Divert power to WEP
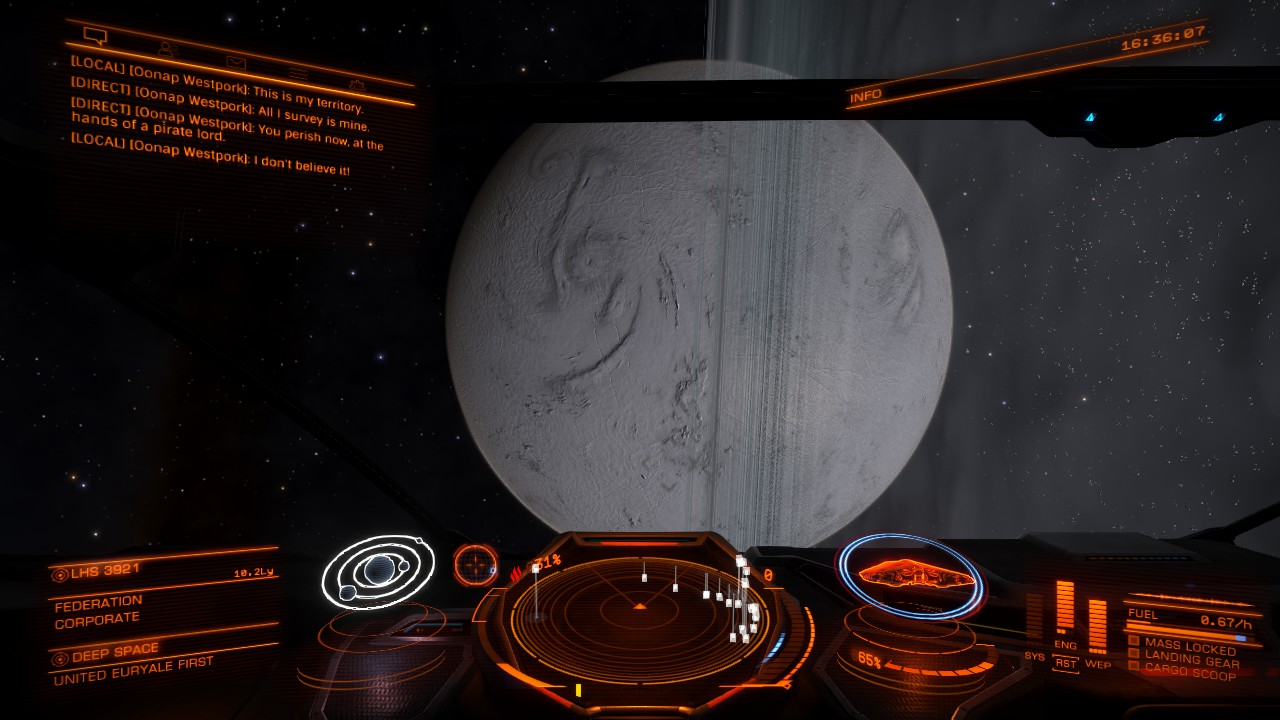 [x=1098, y=664]
